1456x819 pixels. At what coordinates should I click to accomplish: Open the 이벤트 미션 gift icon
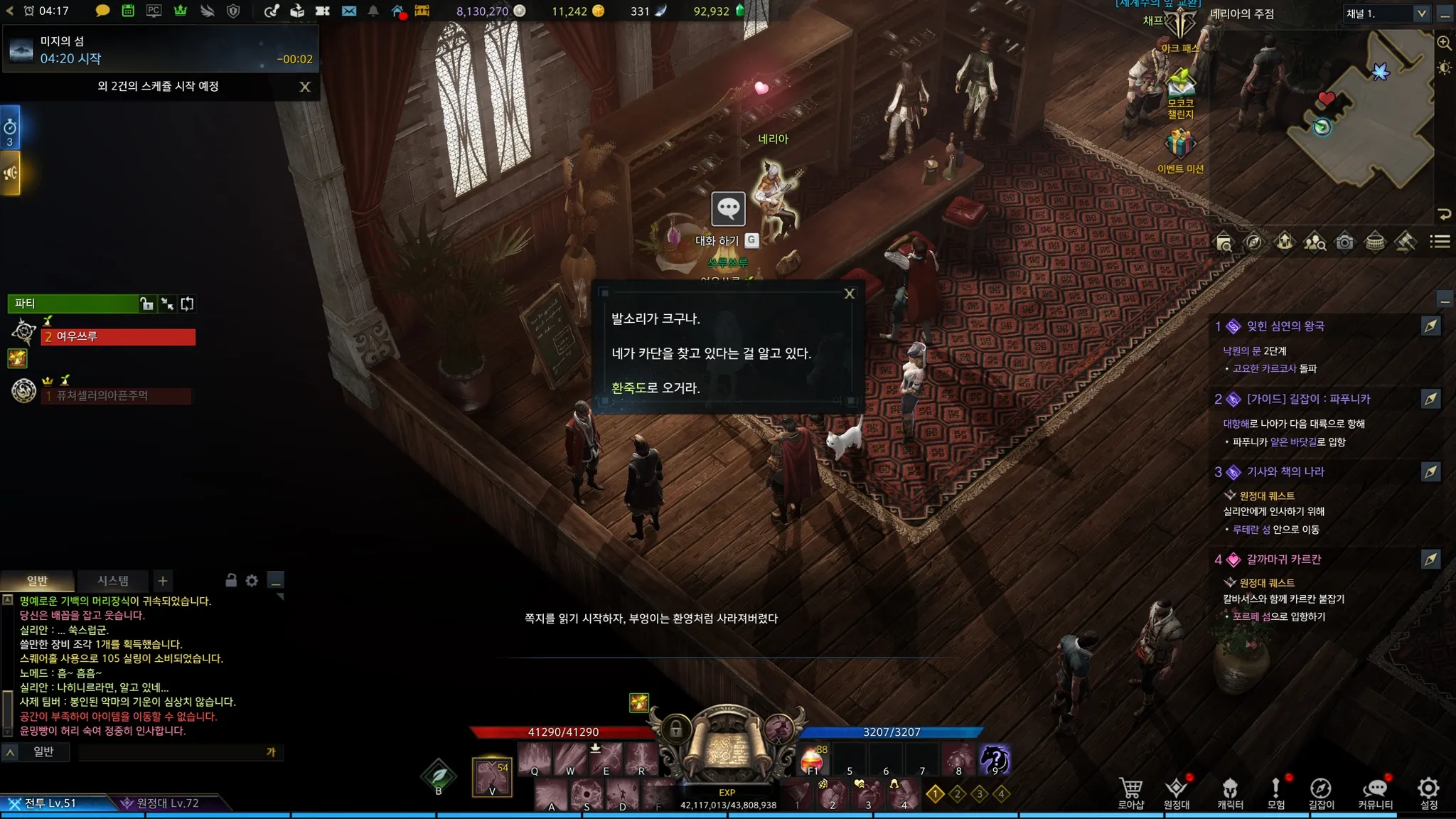point(1180,145)
